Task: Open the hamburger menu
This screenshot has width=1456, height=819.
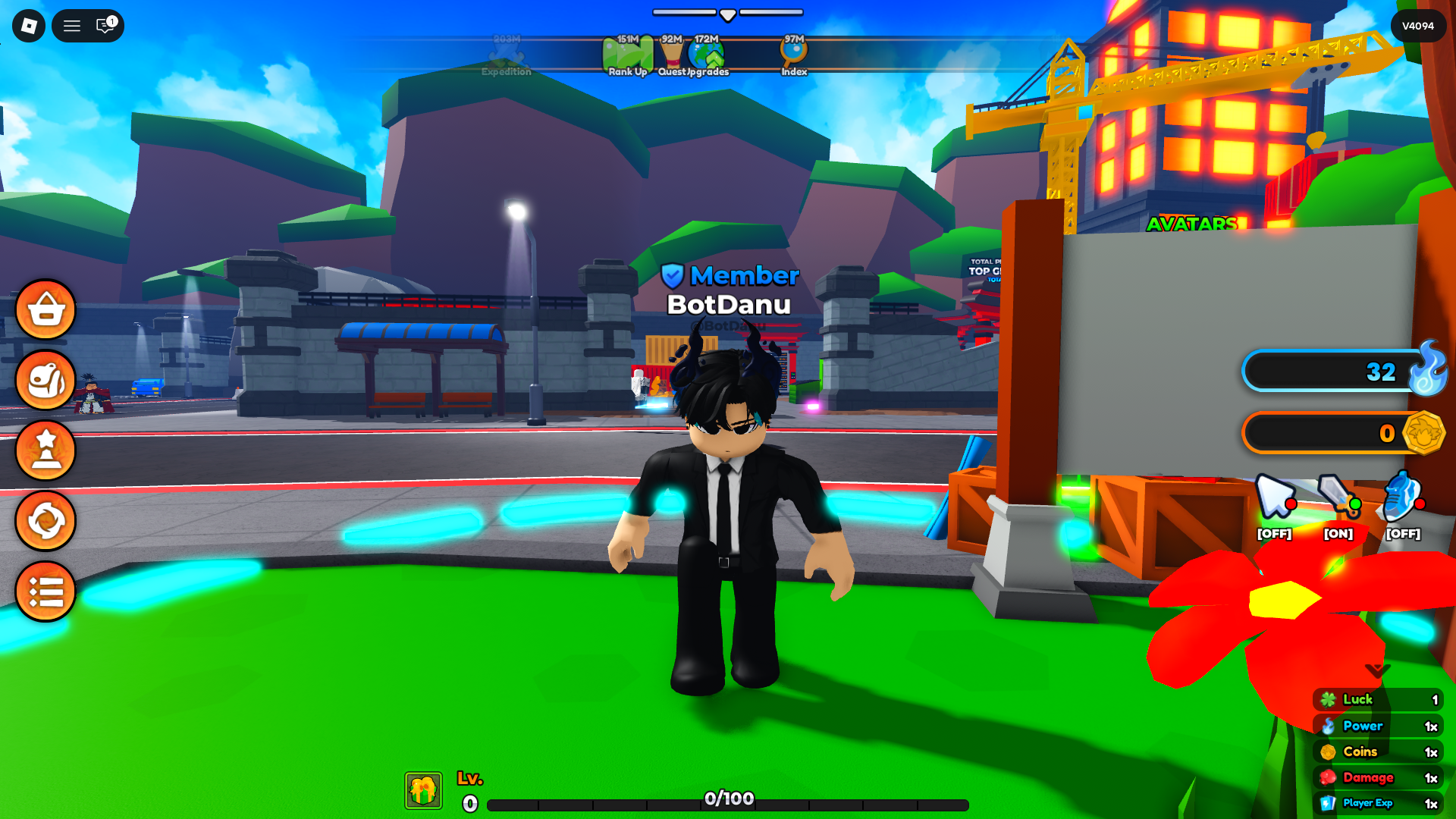Action: (72, 25)
